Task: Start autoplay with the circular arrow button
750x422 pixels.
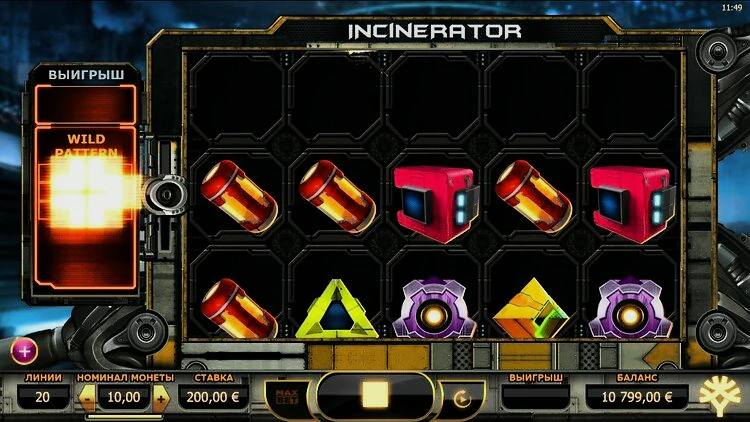Action: tap(463, 397)
